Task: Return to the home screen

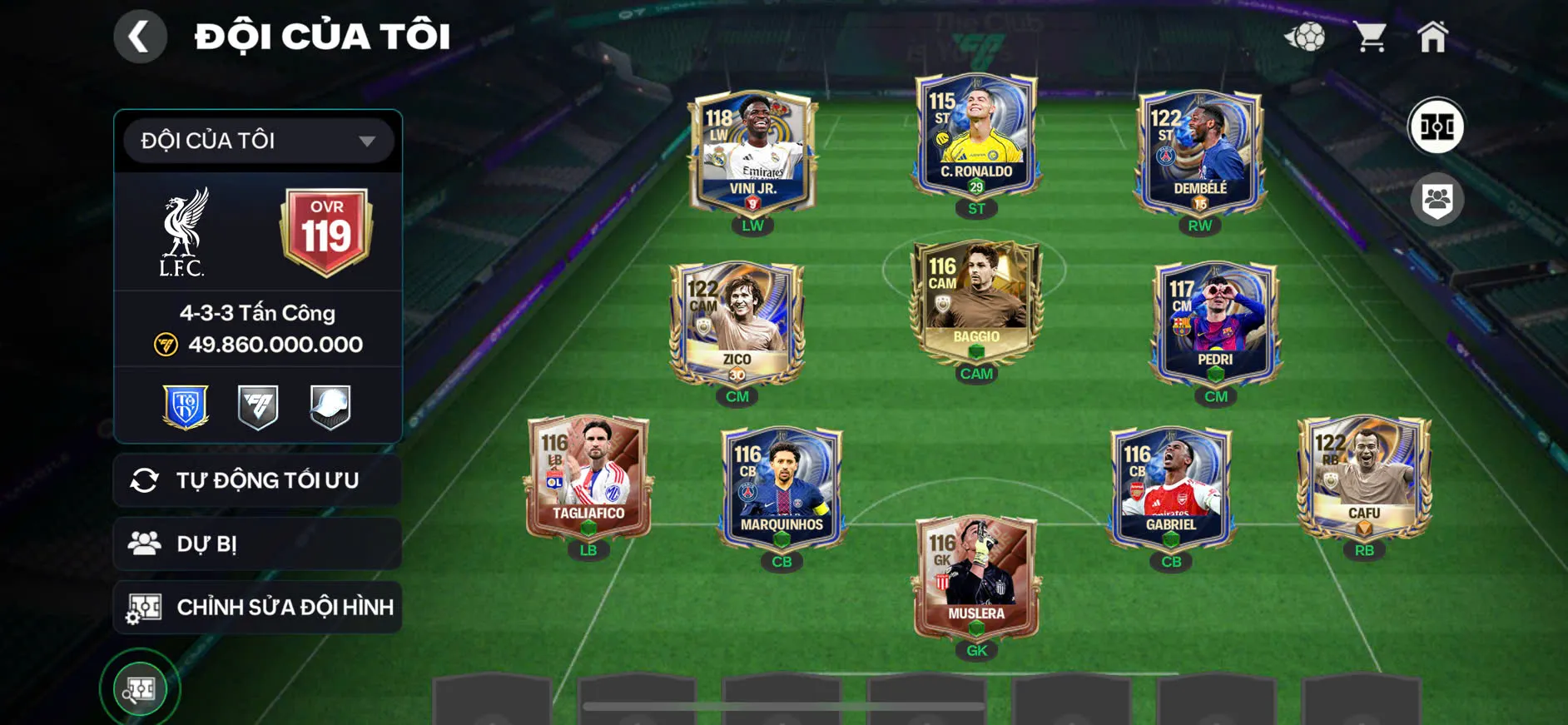Action: click(x=1432, y=37)
